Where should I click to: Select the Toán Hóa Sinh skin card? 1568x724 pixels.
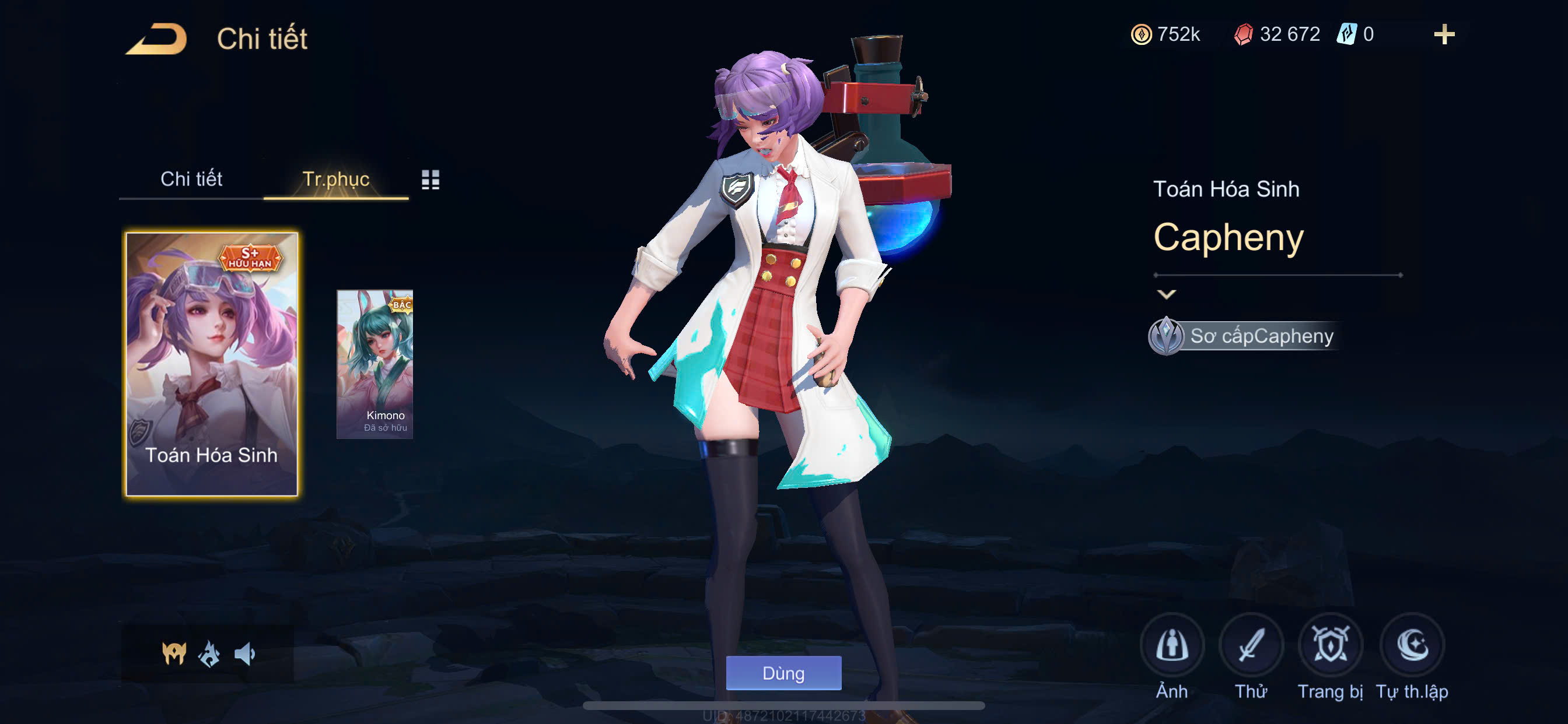click(211, 364)
